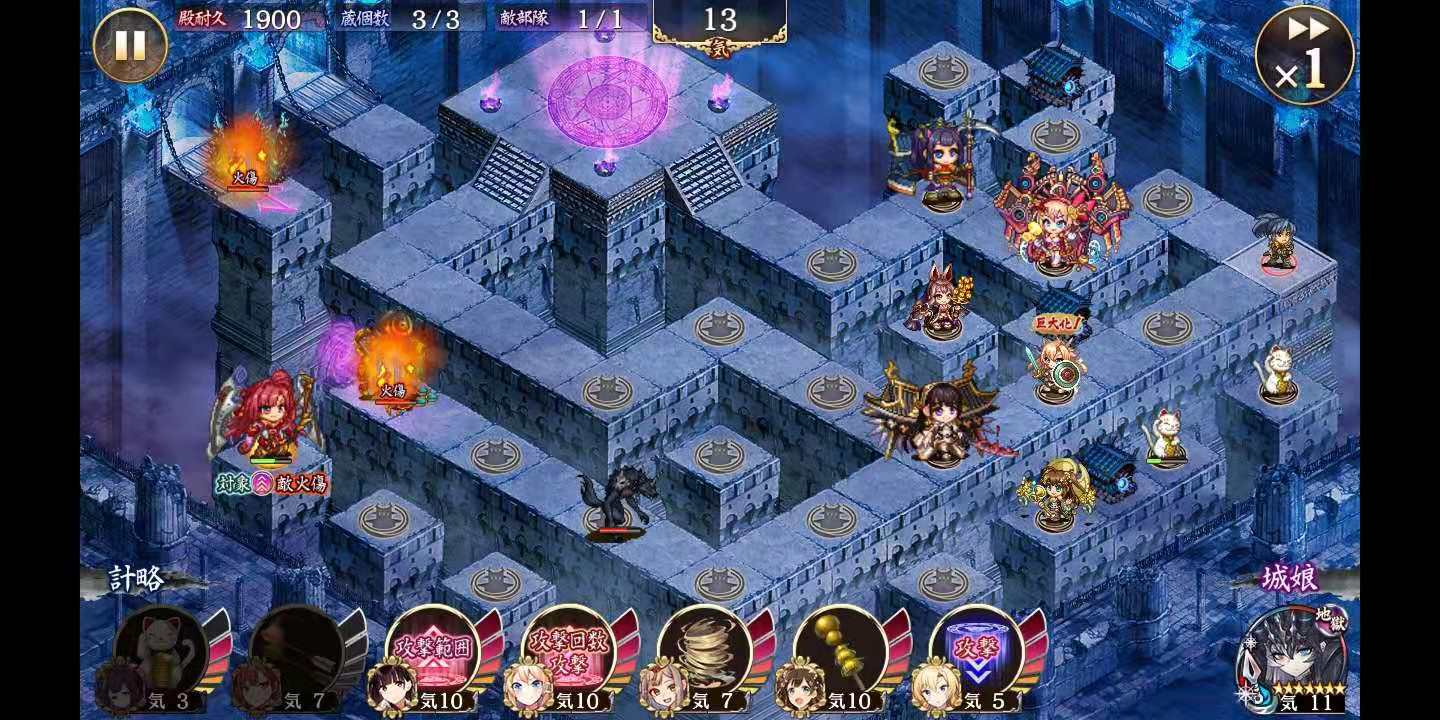Toggle the x1 fast-forward speed button
Image resolution: width=1440 pixels, height=720 pixels.
[1304, 55]
